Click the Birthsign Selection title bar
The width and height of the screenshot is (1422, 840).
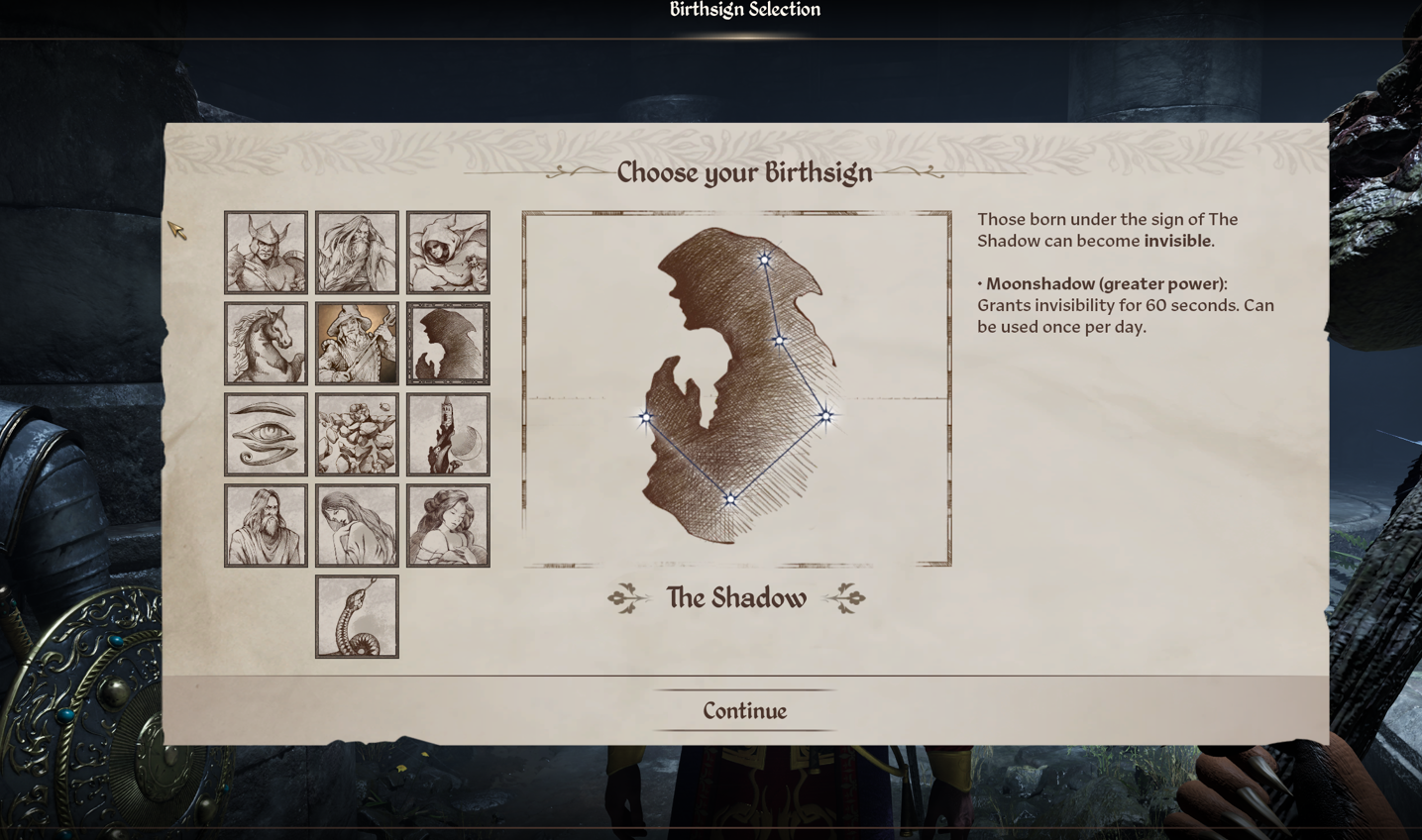click(x=743, y=10)
